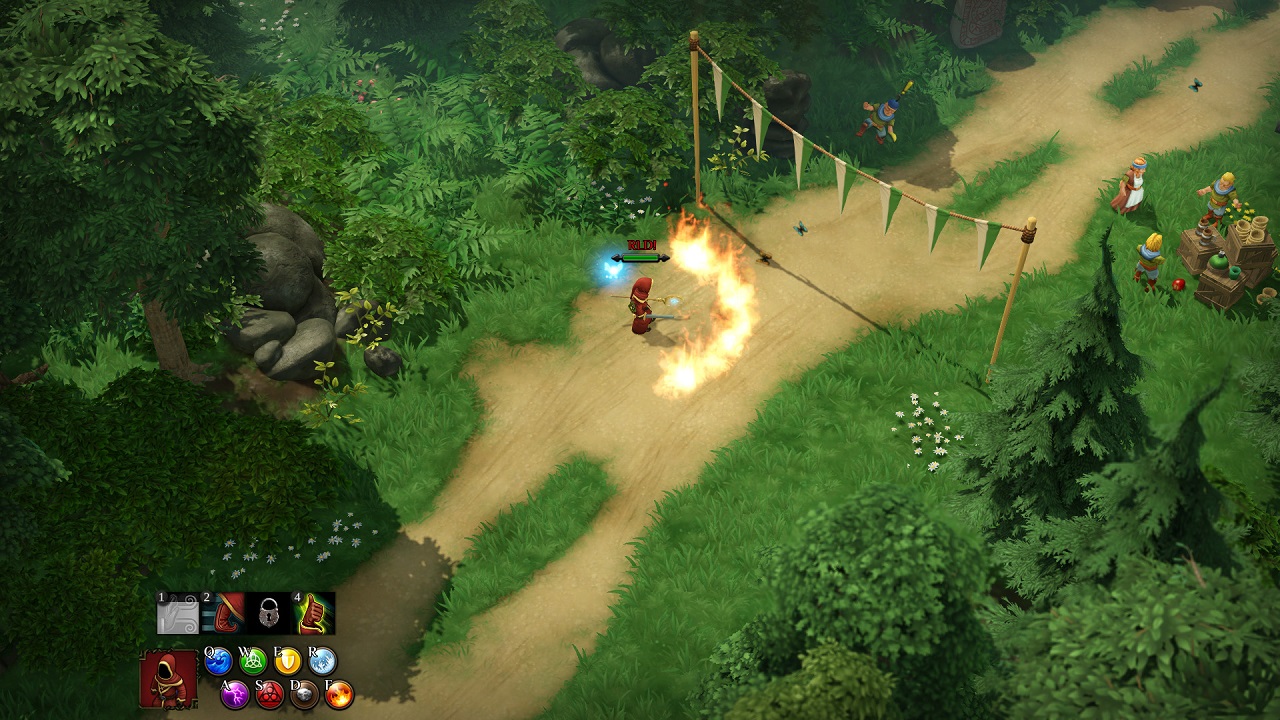Viewport: 1280px width, 720px height.
Task: Activate the yellow Shield element orb
Action: pos(288,661)
